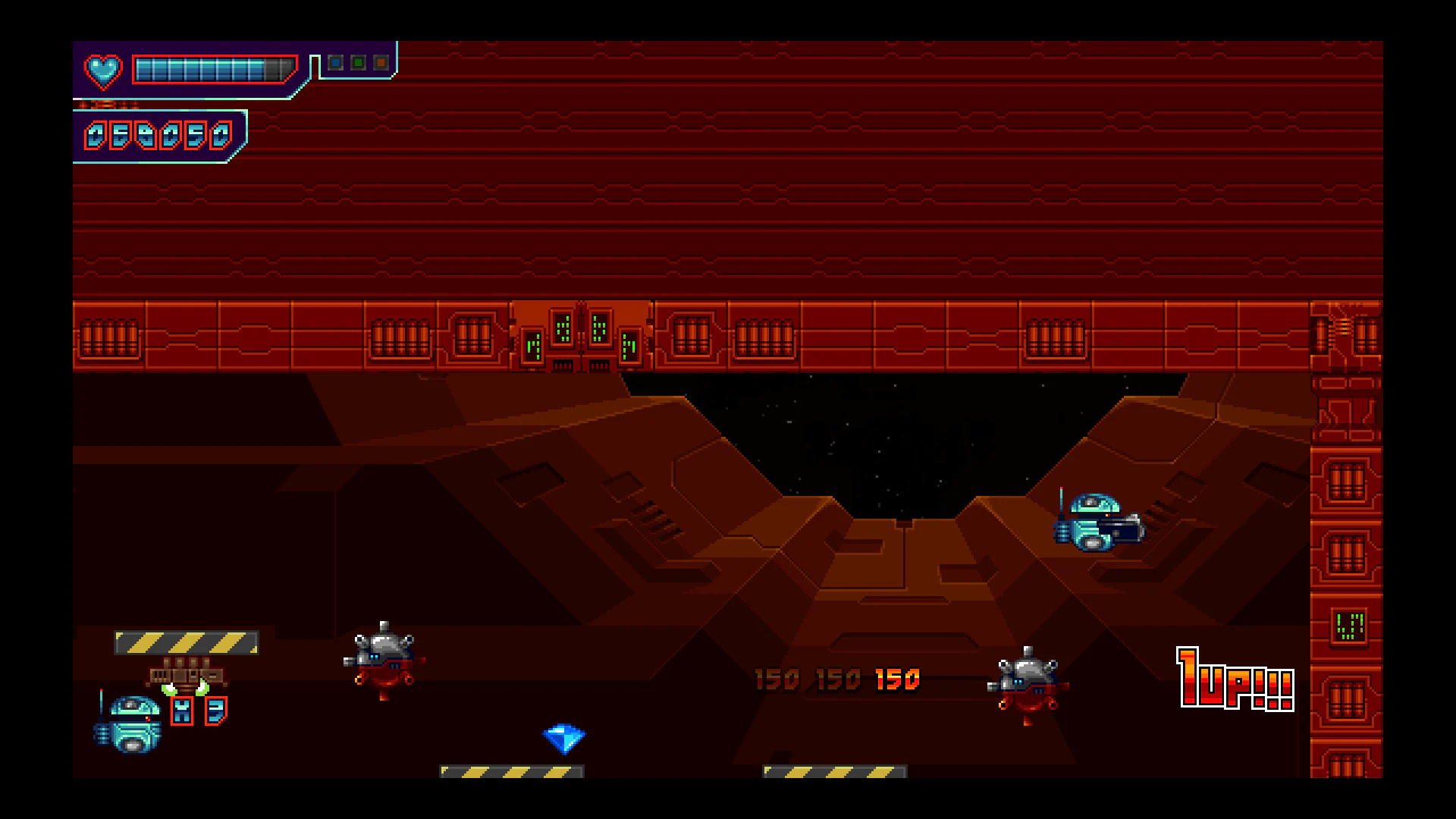Select the green indicator square in top panel
Viewport: 1456px width, 819px height.
pyautogui.click(x=357, y=62)
